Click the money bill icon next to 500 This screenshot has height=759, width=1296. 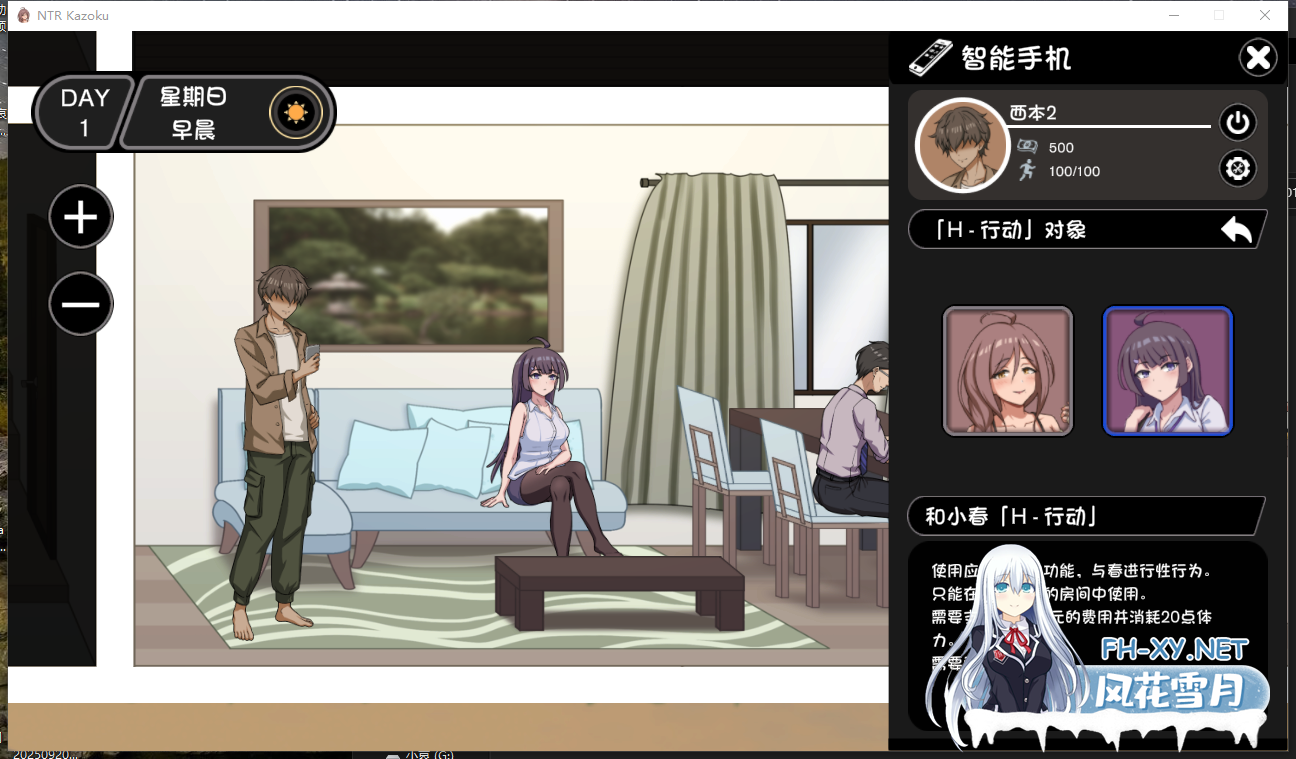point(1029,147)
